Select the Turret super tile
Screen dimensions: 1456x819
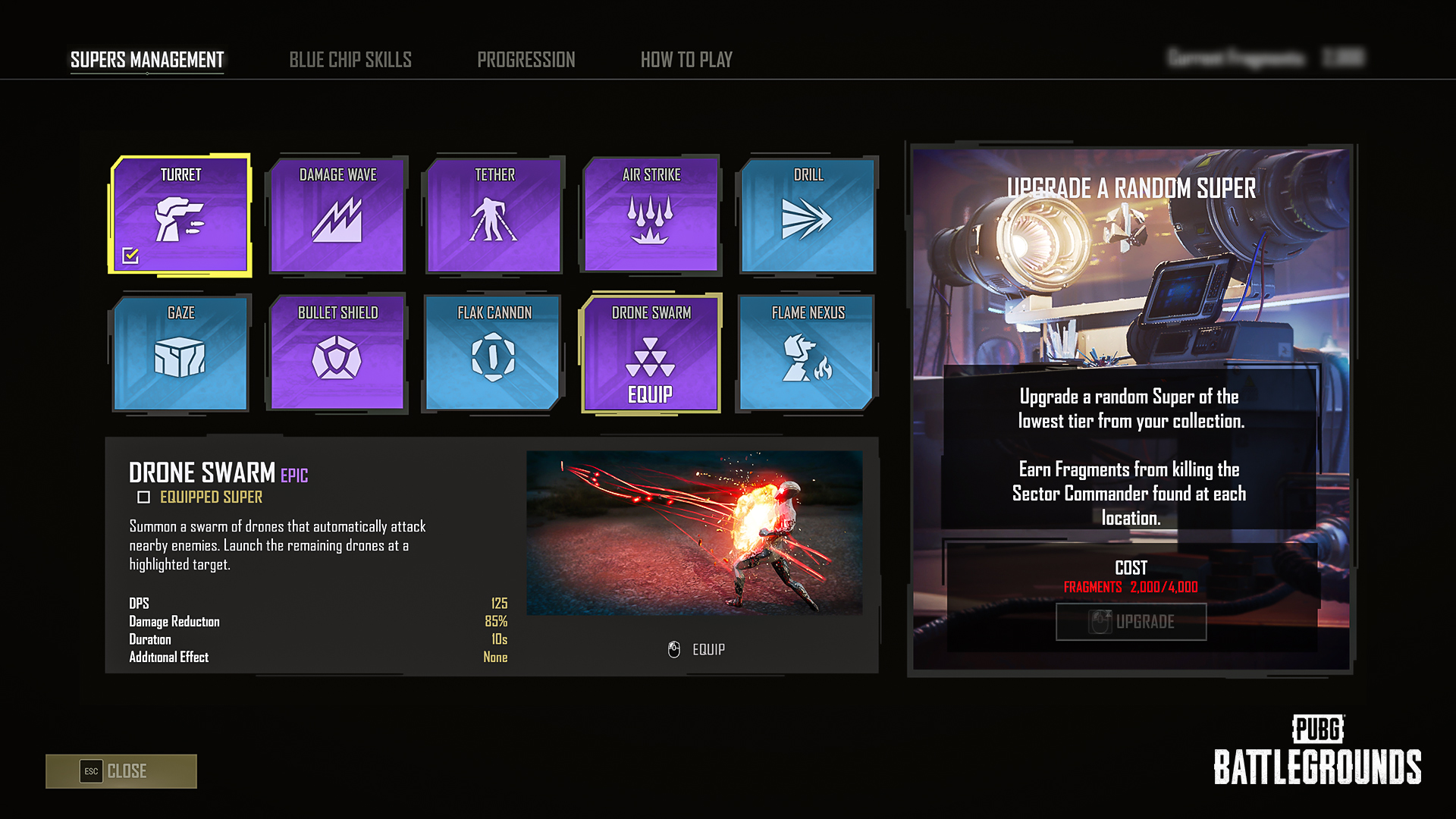180,215
